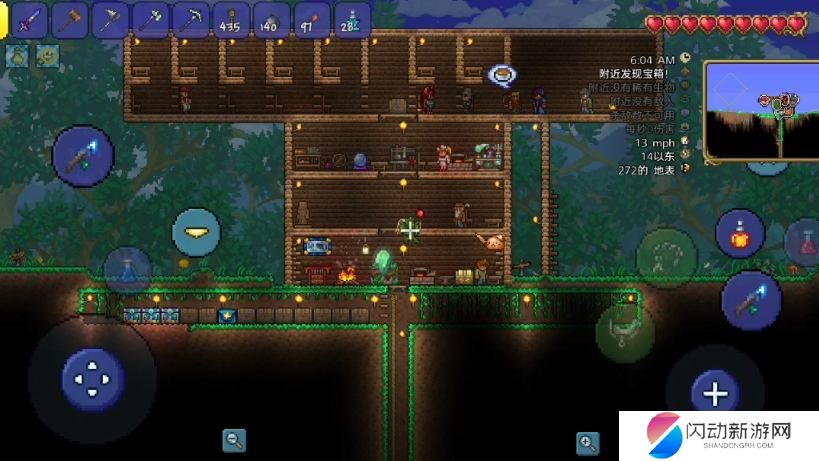Screen dimensions: 819x461
Task: Tap the yellow smart cursor toggle button
Action: click(x=196, y=232)
